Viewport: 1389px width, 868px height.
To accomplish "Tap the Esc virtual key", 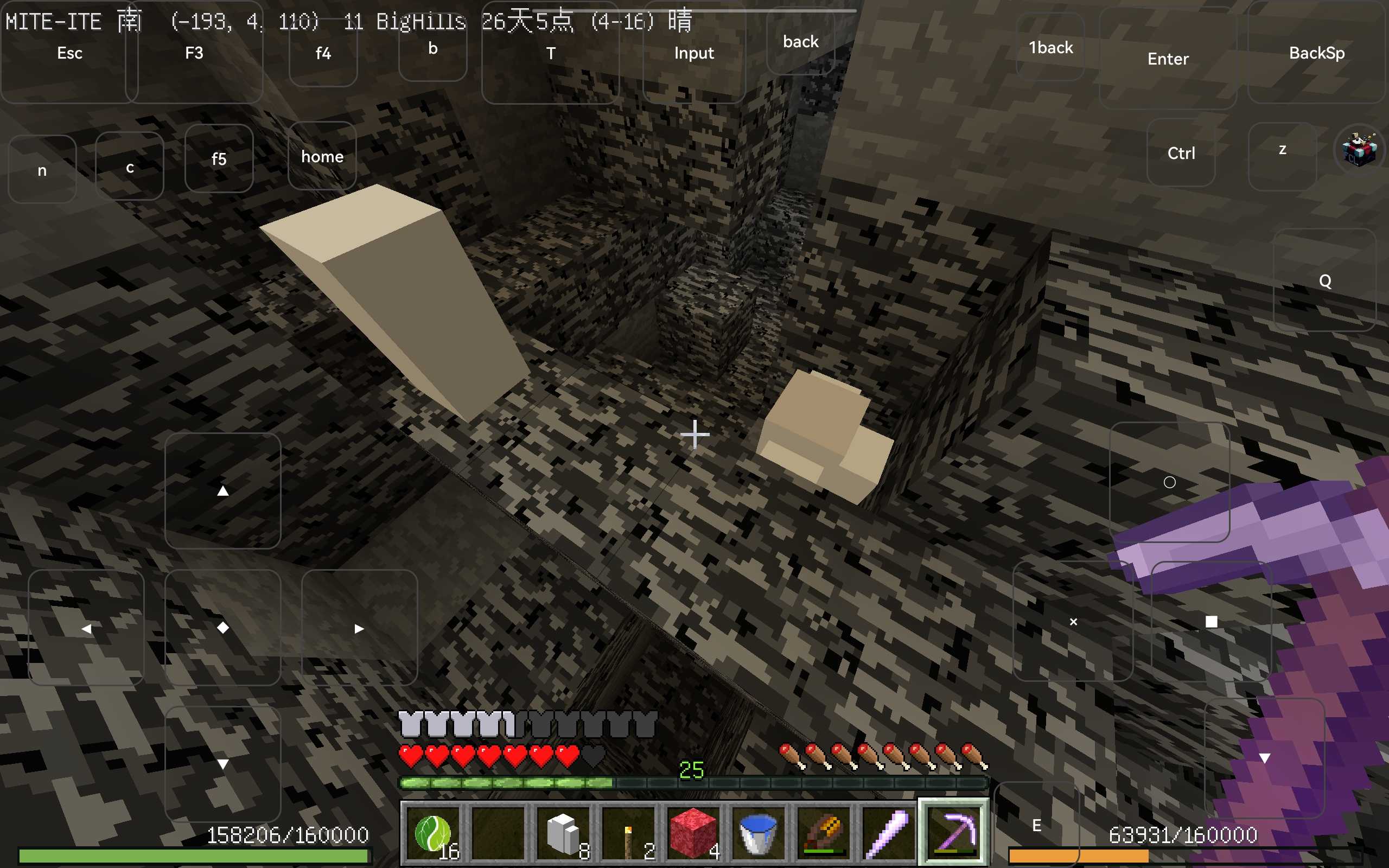I will [x=69, y=53].
